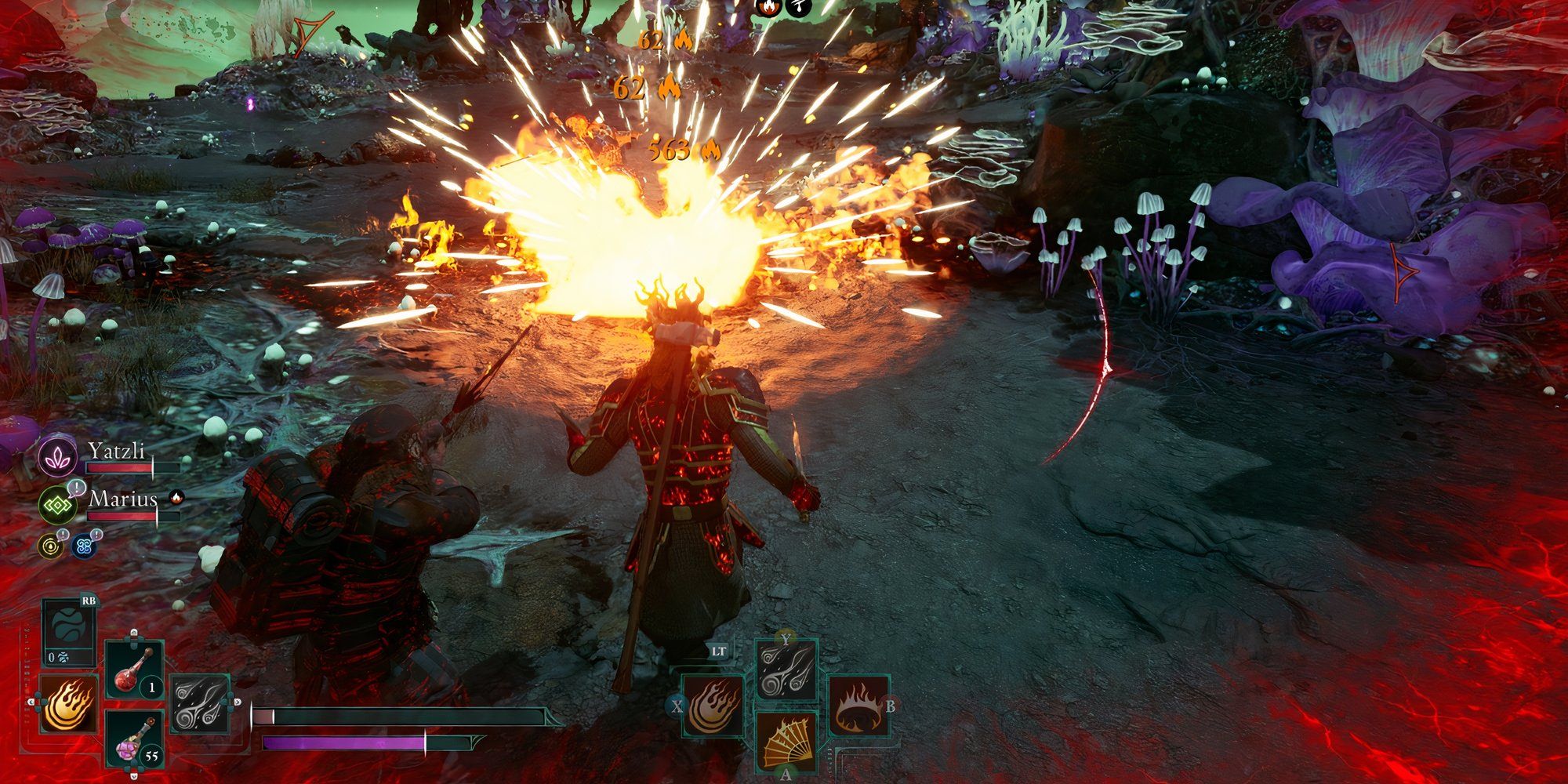The width and height of the screenshot is (1568, 784).
Task: Use the pink essence potion with 55
Action: pos(134,739)
